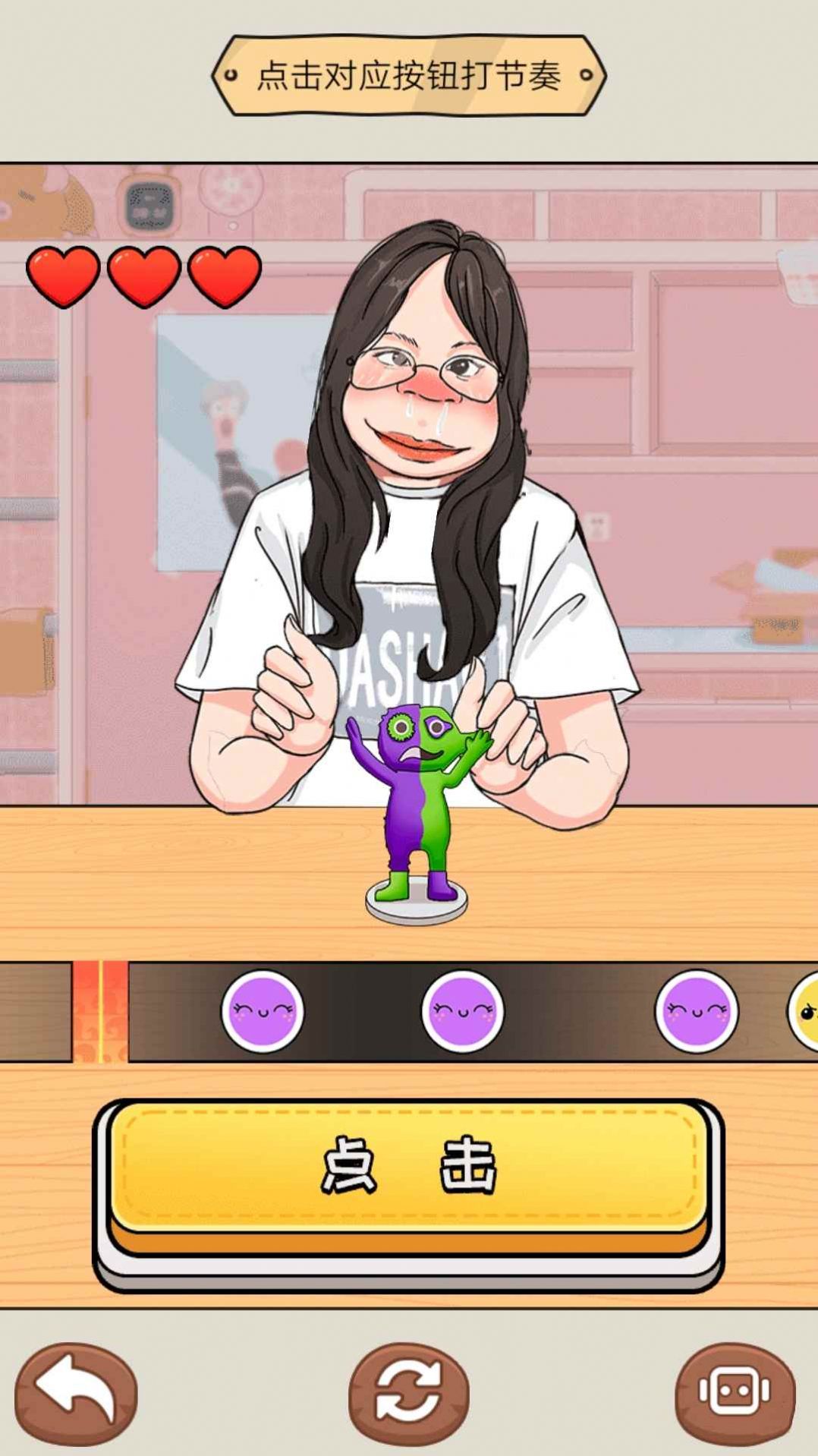
Task: Restart the level with the refresh button
Action: [x=408, y=1392]
